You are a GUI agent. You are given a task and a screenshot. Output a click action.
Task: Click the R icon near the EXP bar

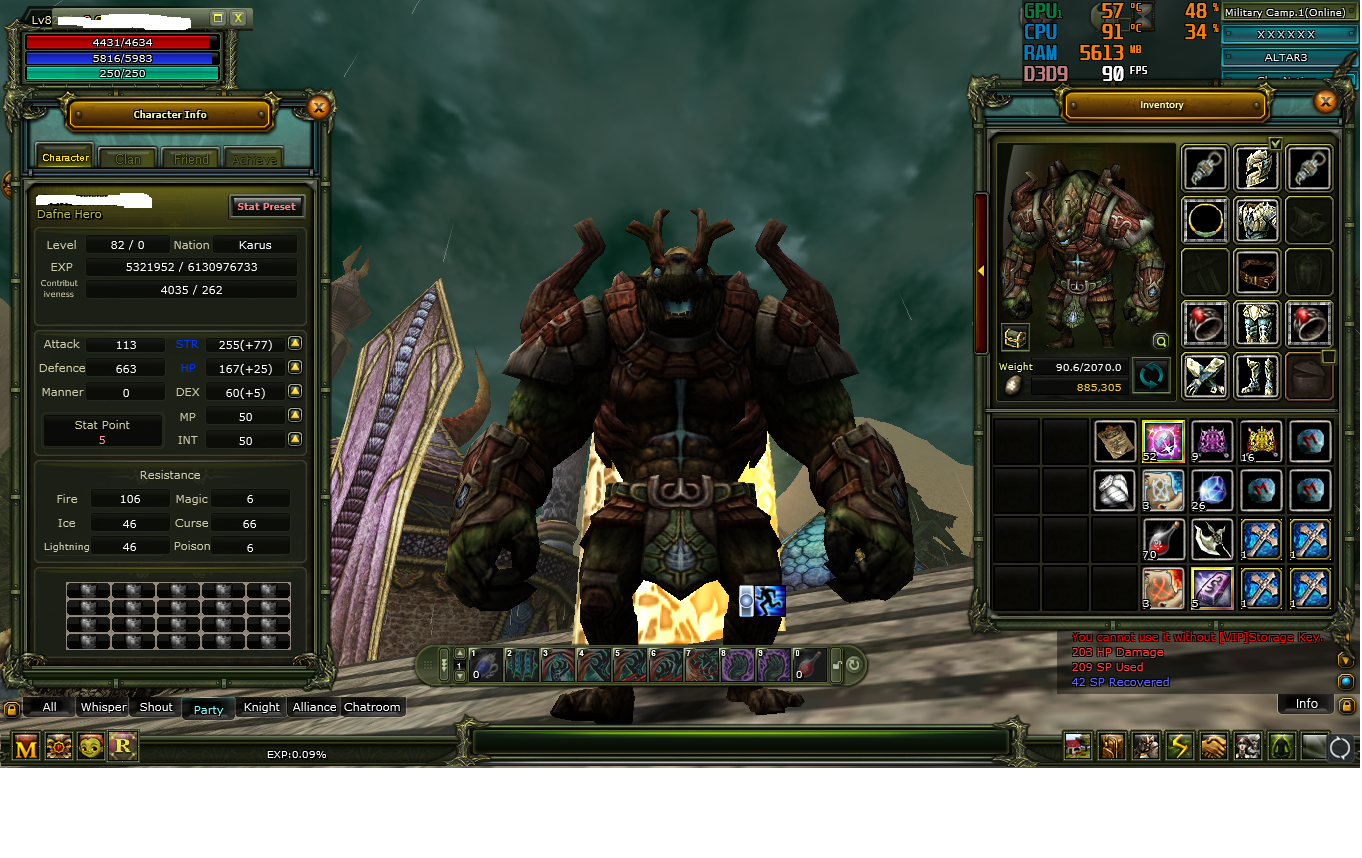coord(123,745)
